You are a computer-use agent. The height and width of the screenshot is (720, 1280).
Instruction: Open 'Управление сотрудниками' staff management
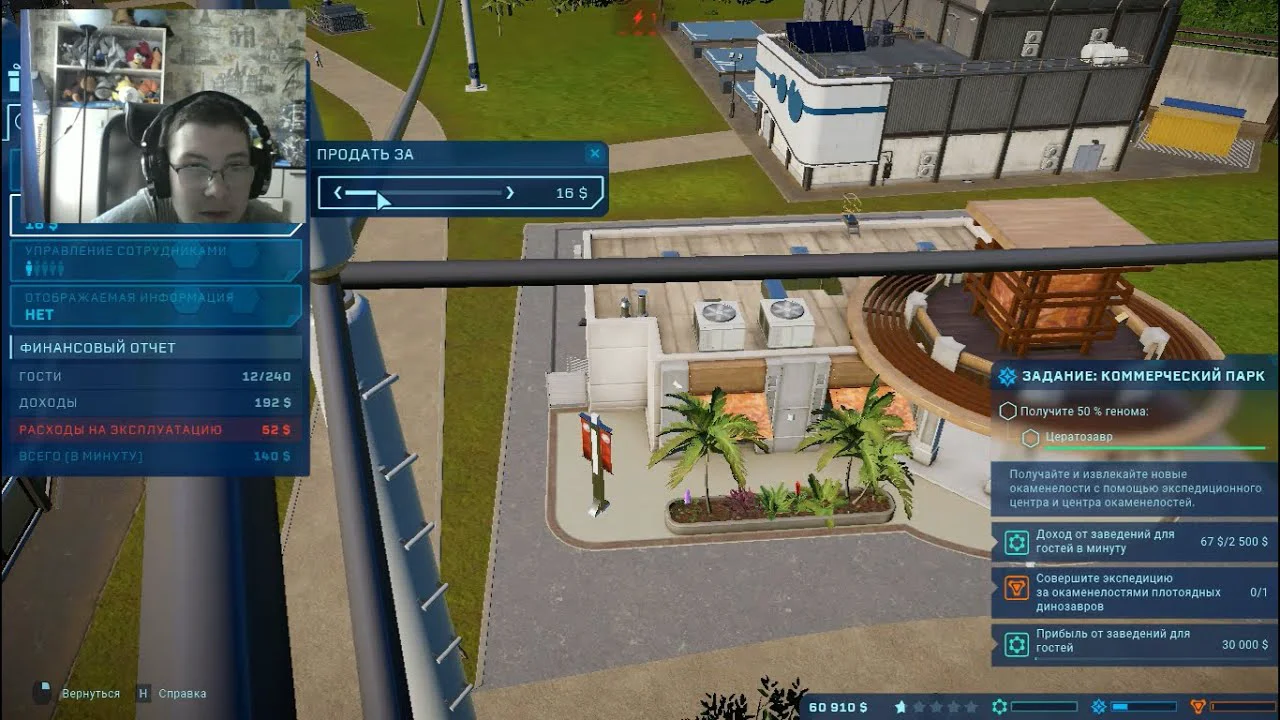coord(156,260)
